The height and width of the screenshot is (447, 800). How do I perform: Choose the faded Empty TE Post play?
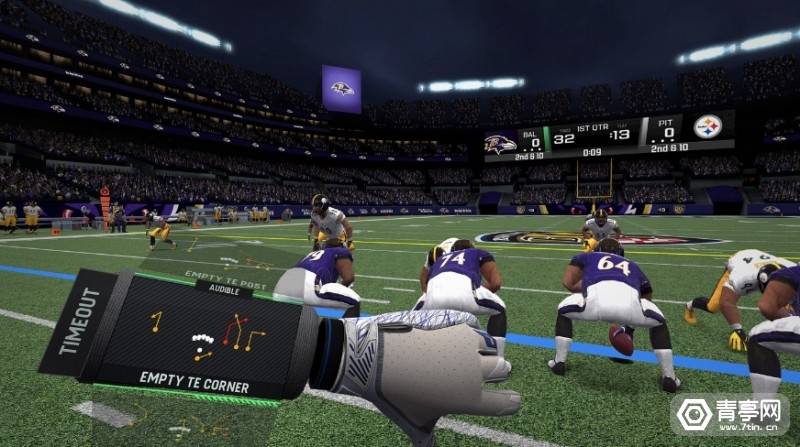click(x=232, y=261)
